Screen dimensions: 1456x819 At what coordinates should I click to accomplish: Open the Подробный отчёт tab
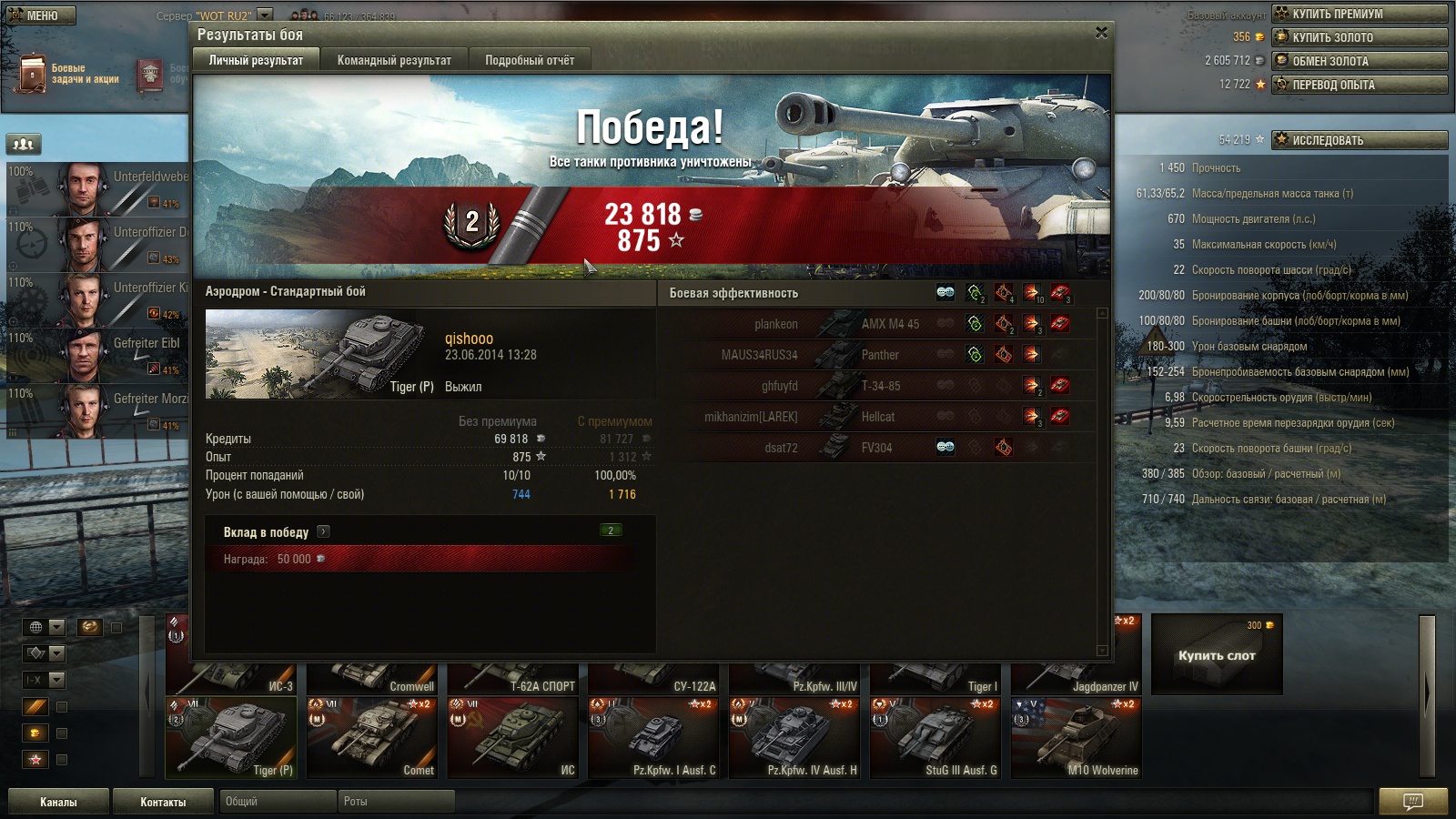(x=530, y=60)
